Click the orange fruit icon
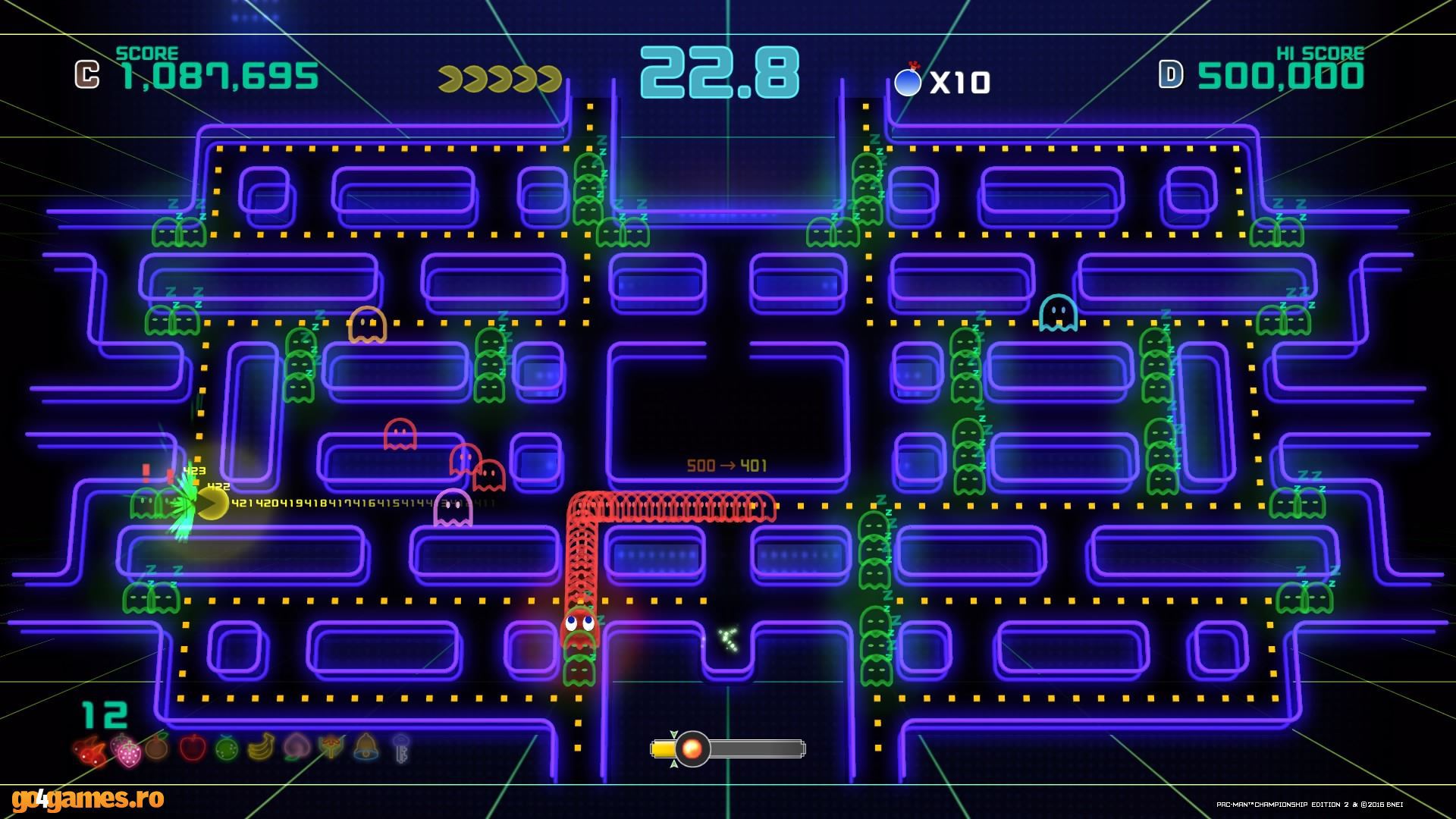This screenshot has width=1456, height=819. pyautogui.click(x=156, y=748)
